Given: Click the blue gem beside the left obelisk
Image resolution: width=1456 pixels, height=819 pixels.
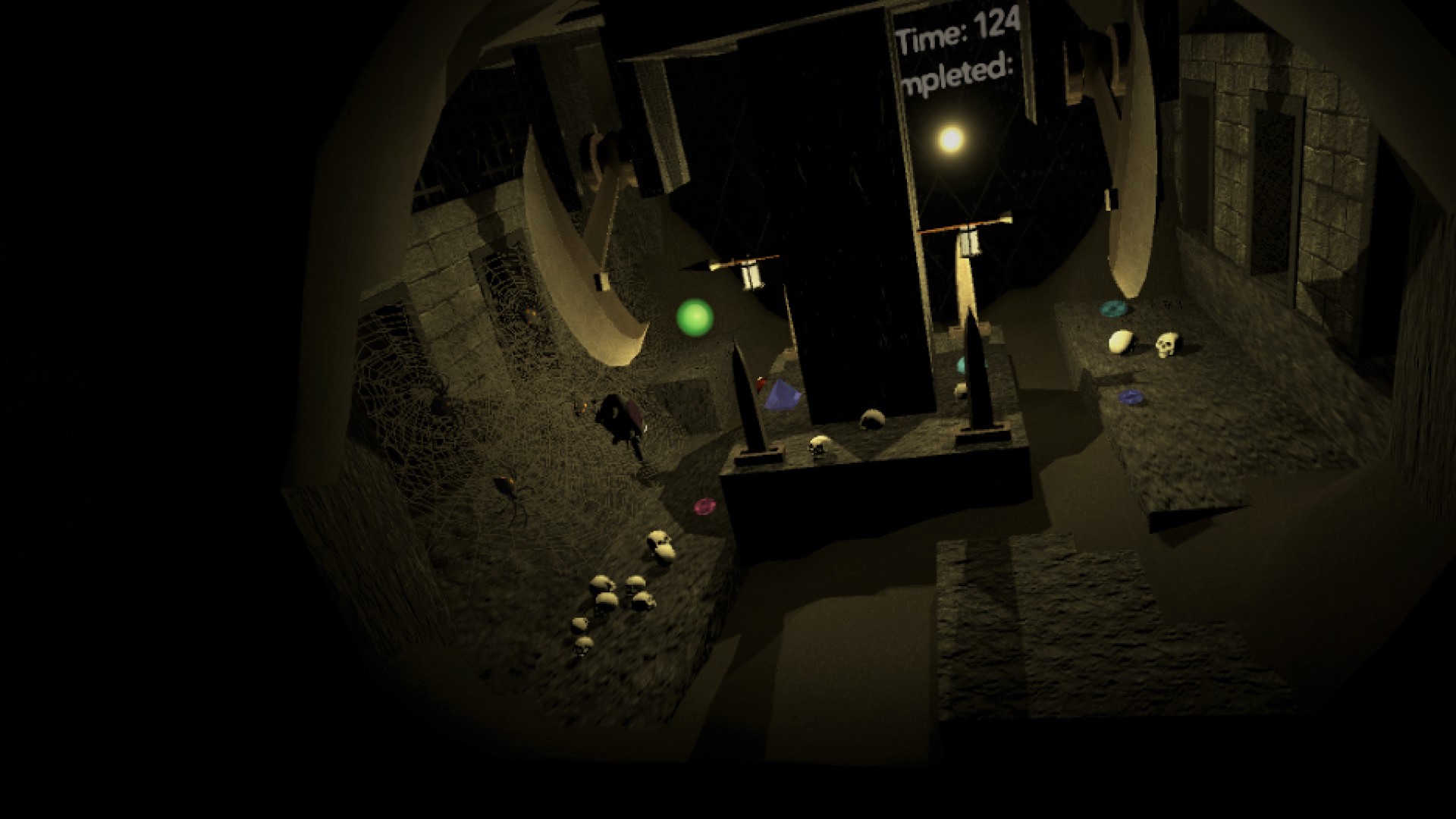Looking at the screenshot, I should [783, 394].
